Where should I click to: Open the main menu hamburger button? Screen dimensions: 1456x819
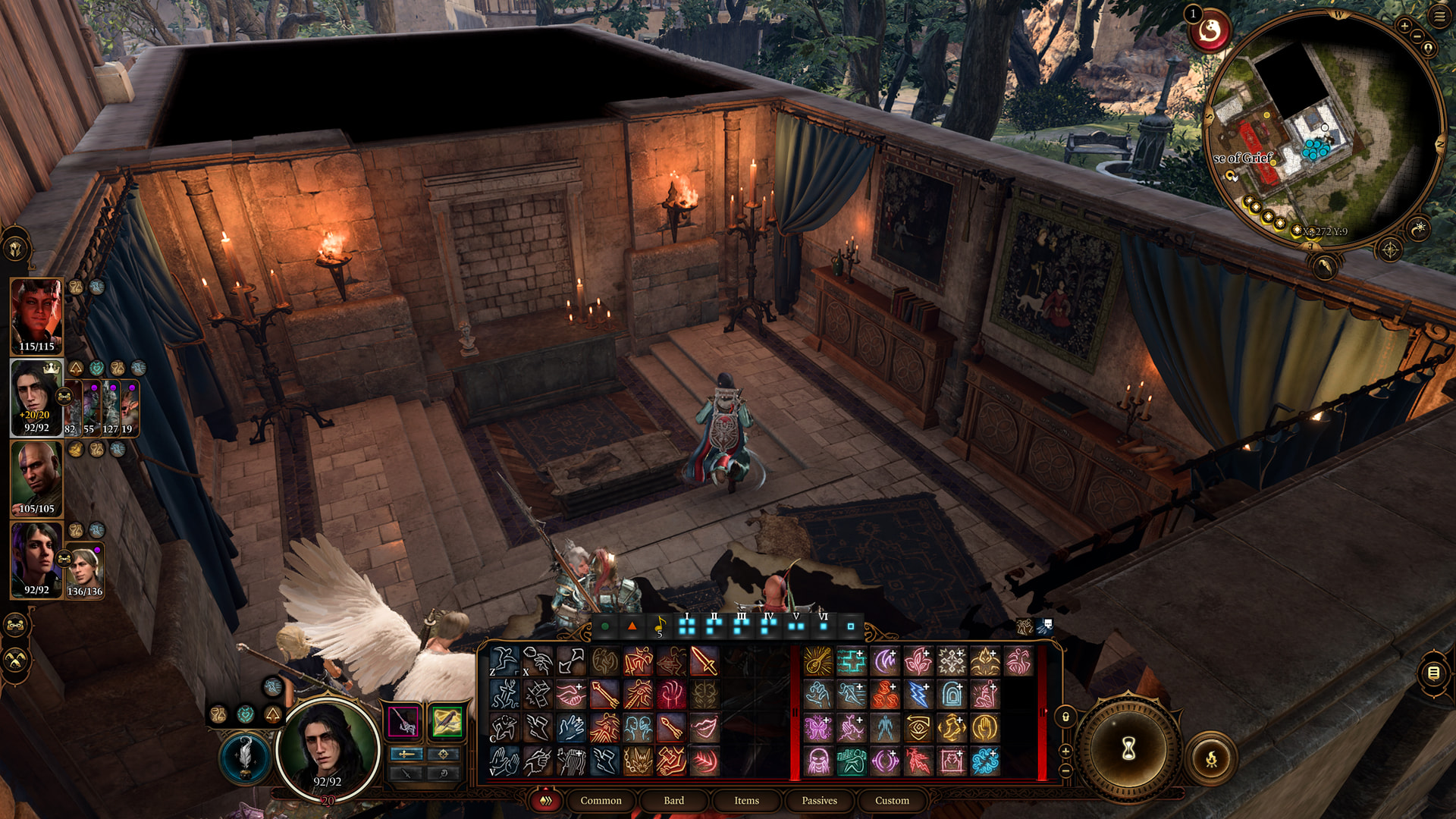tap(1439, 17)
